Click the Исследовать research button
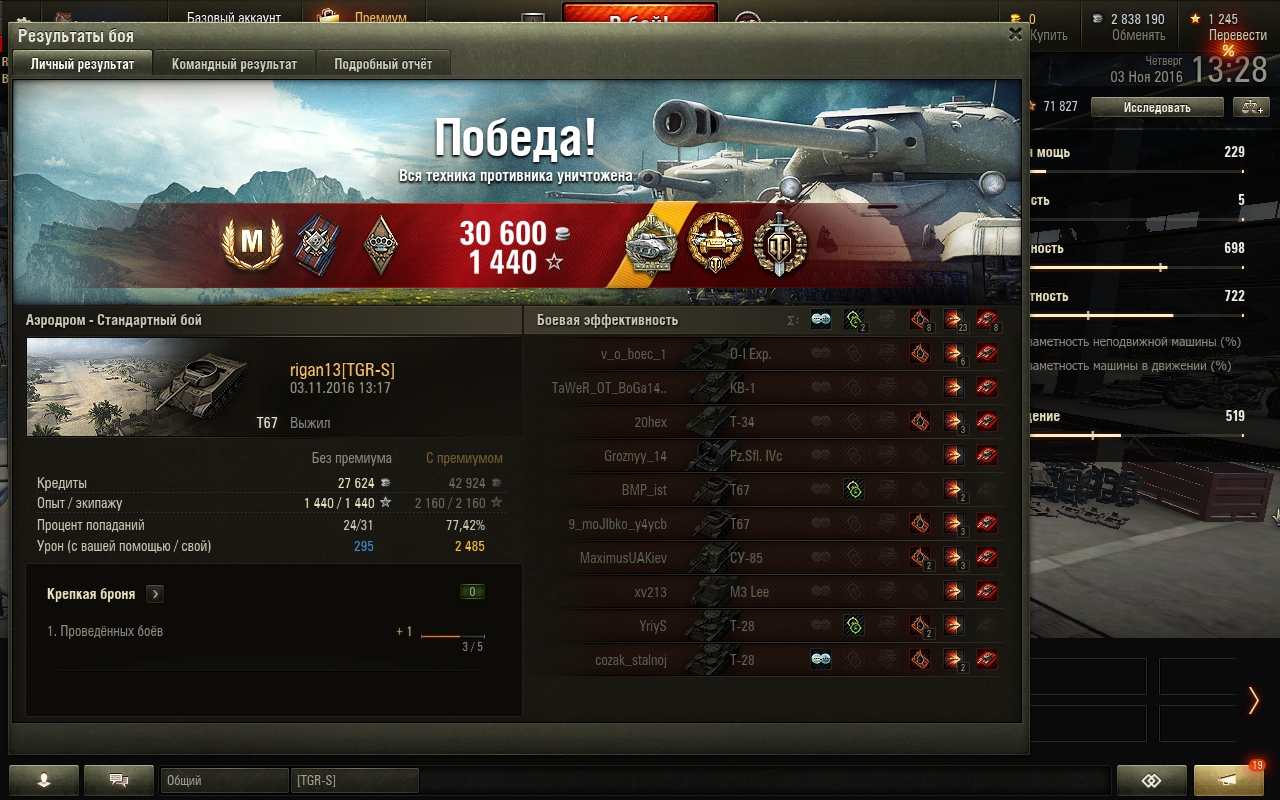The width and height of the screenshot is (1280, 800). (x=1156, y=107)
